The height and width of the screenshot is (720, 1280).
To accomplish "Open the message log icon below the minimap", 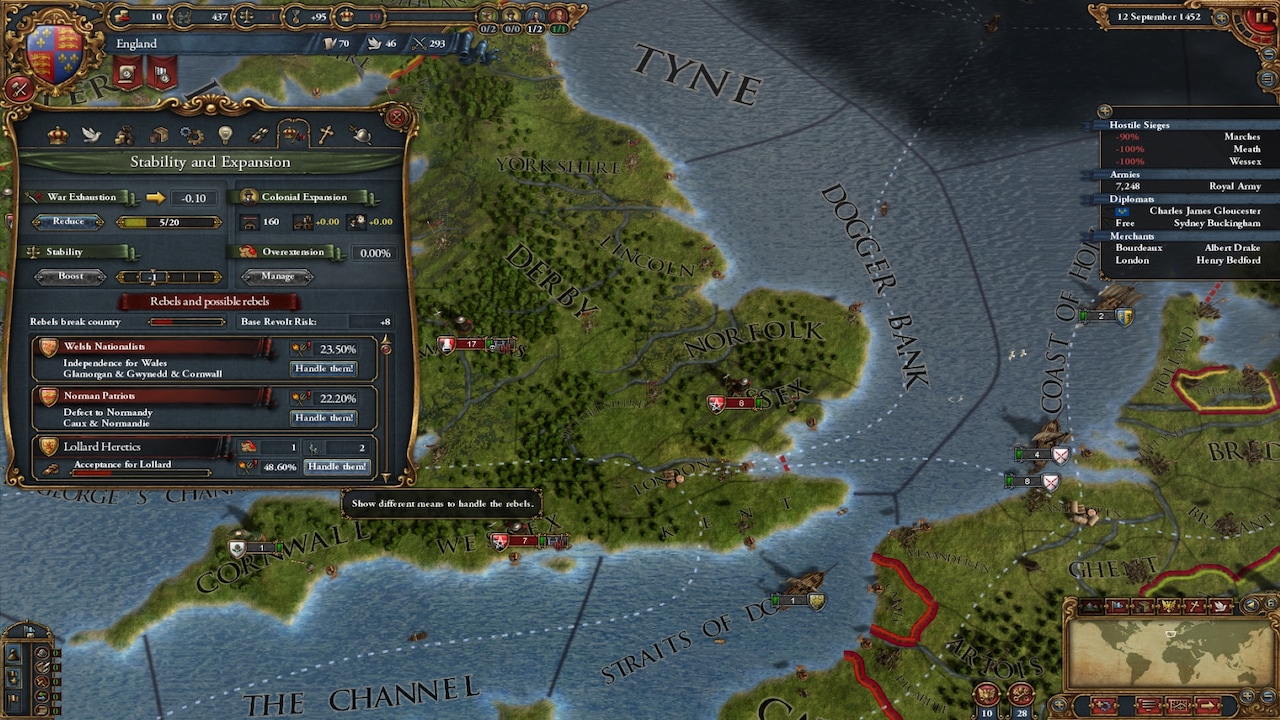I will (x=1150, y=706).
